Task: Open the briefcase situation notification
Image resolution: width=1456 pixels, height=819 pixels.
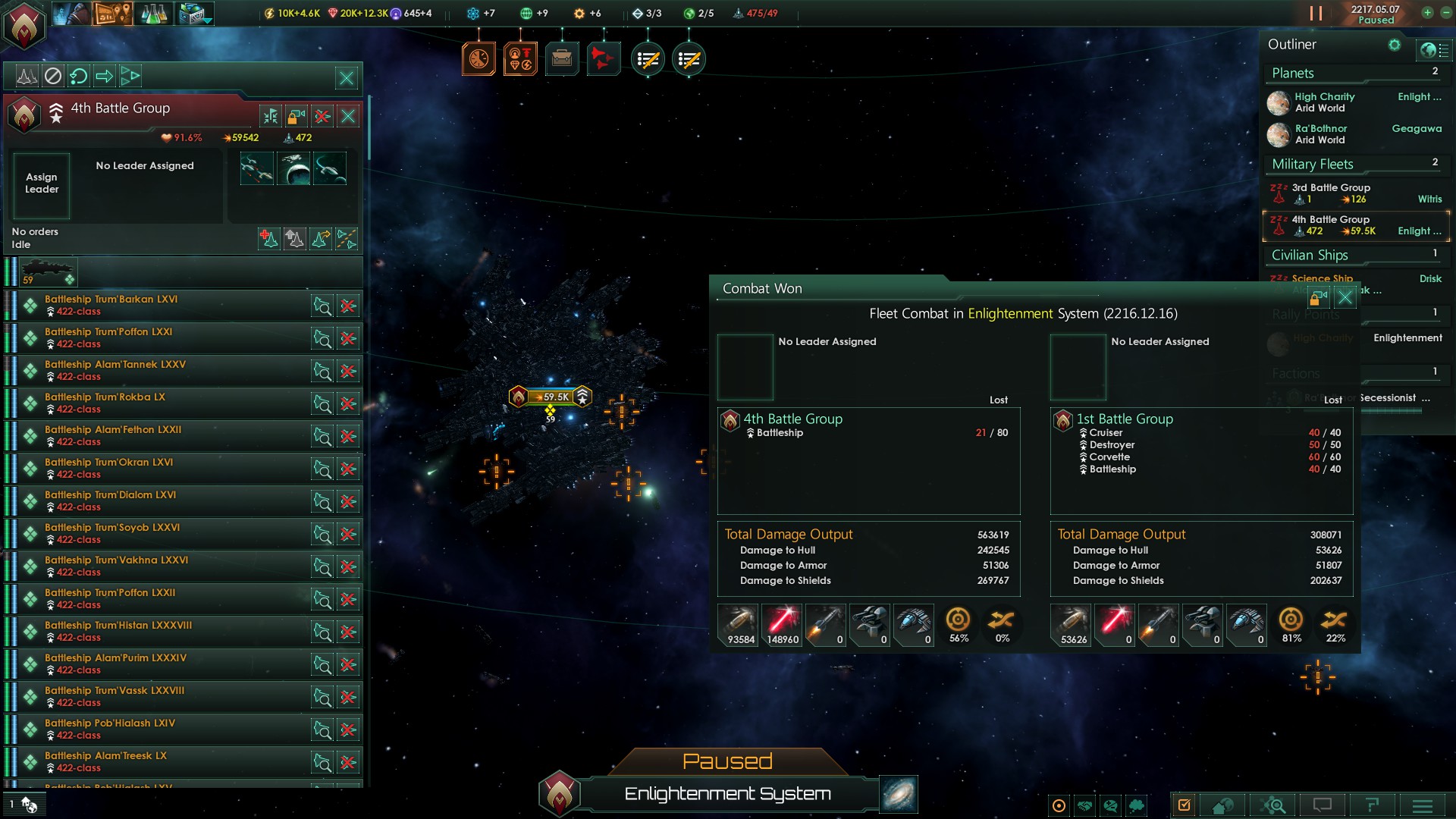Action: 562,58
